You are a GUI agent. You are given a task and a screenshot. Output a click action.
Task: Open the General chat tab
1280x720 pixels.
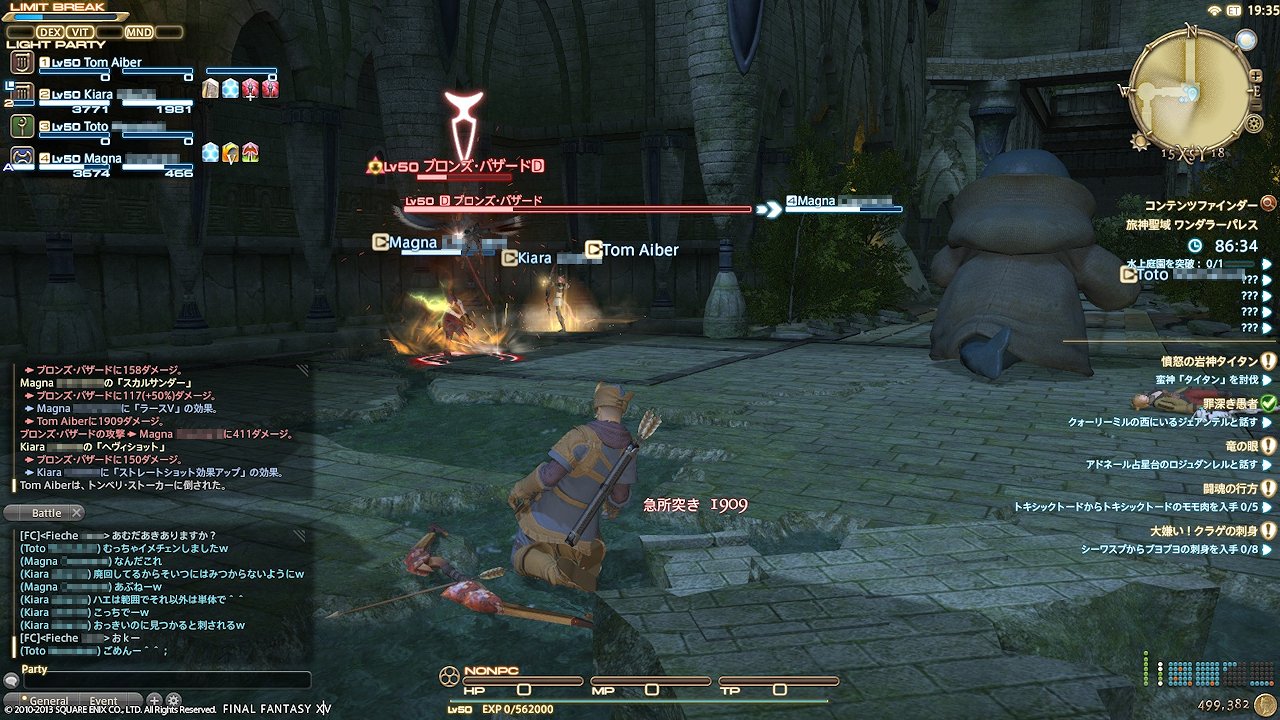48,701
